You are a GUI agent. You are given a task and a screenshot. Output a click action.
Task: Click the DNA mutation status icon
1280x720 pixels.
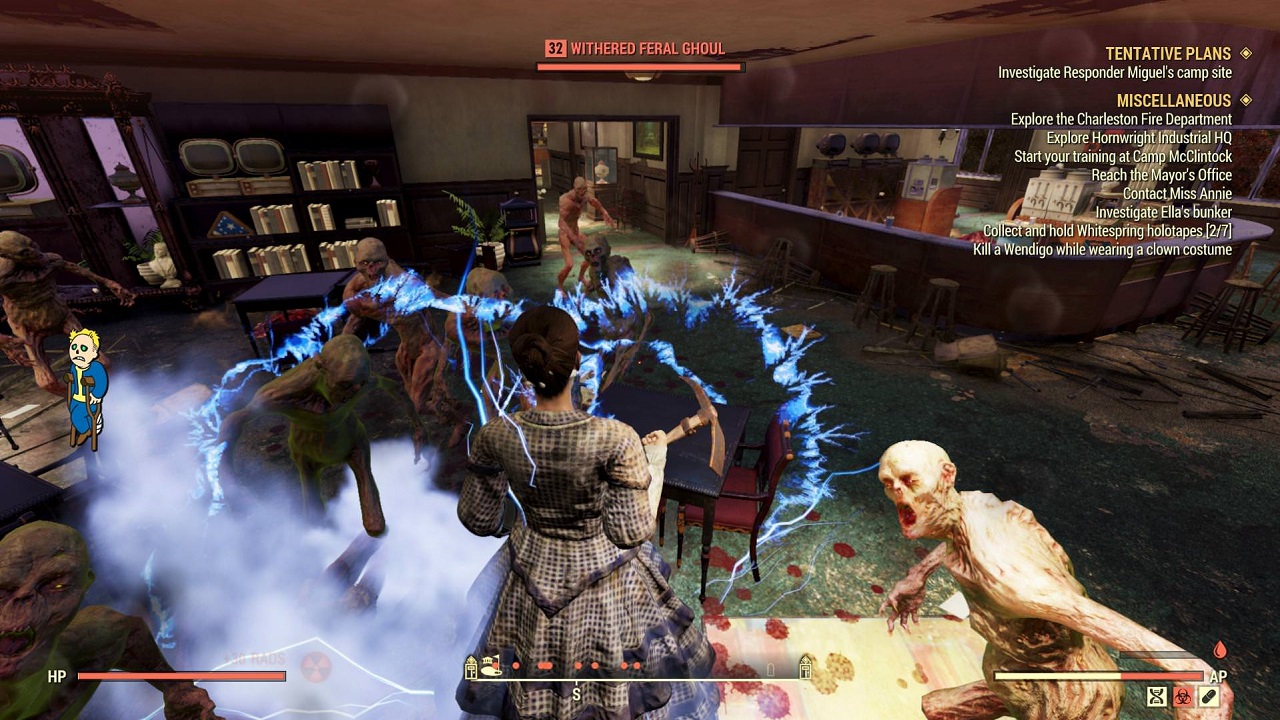pos(1156,697)
